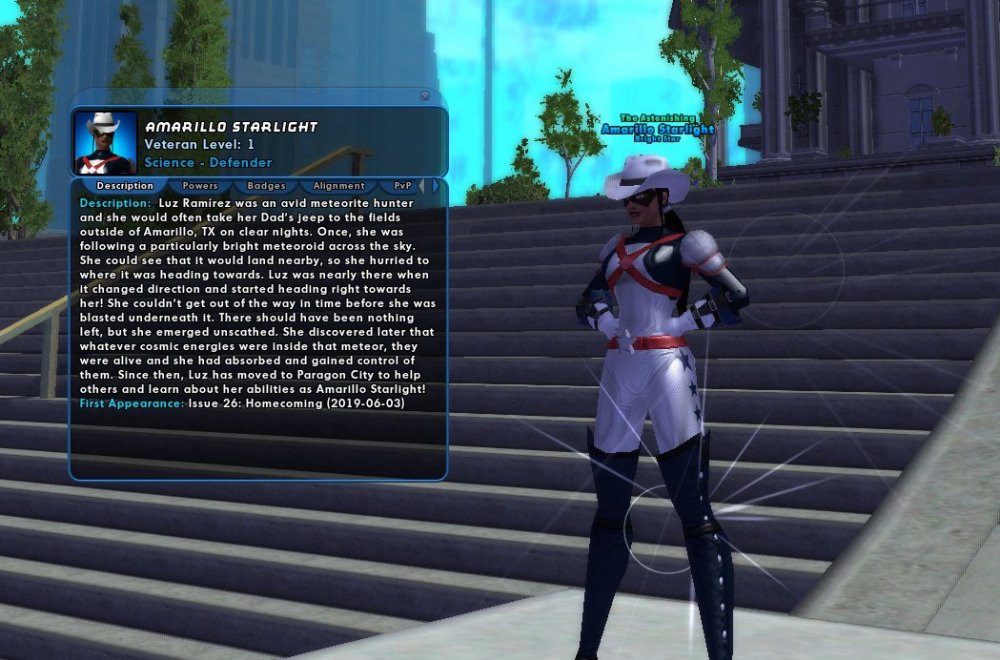Click the right arrow to show more tabs
The height and width of the screenshot is (660, 1000).
(x=435, y=186)
